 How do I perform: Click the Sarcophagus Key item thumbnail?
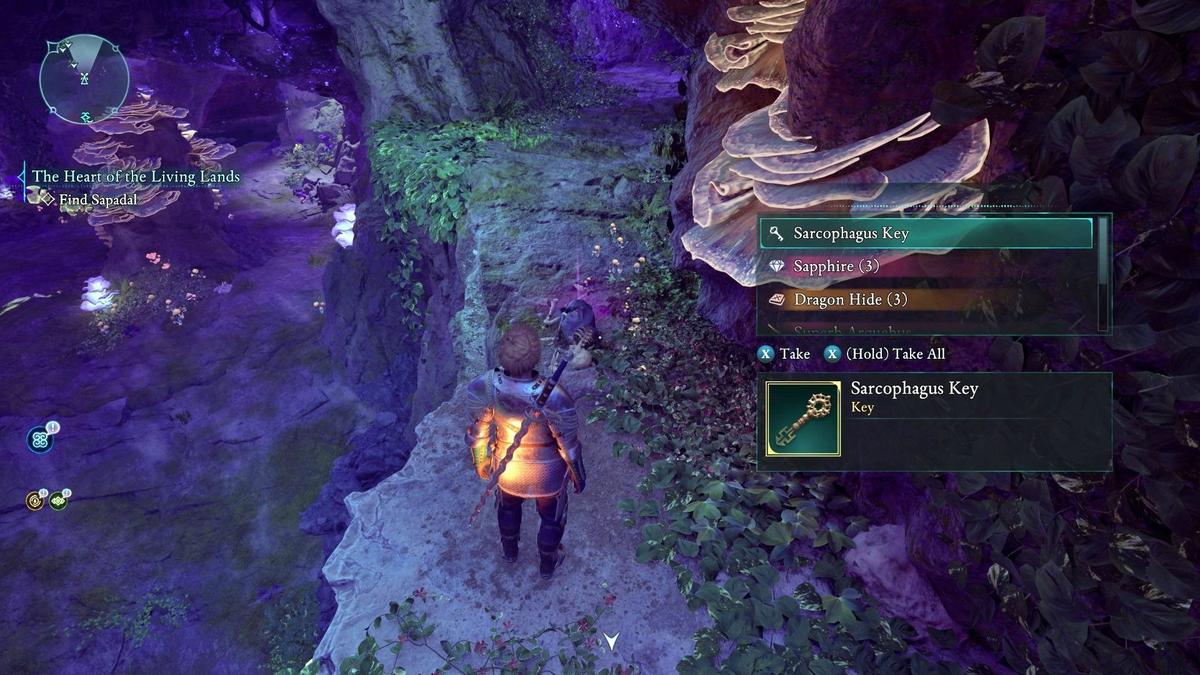[x=803, y=419]
